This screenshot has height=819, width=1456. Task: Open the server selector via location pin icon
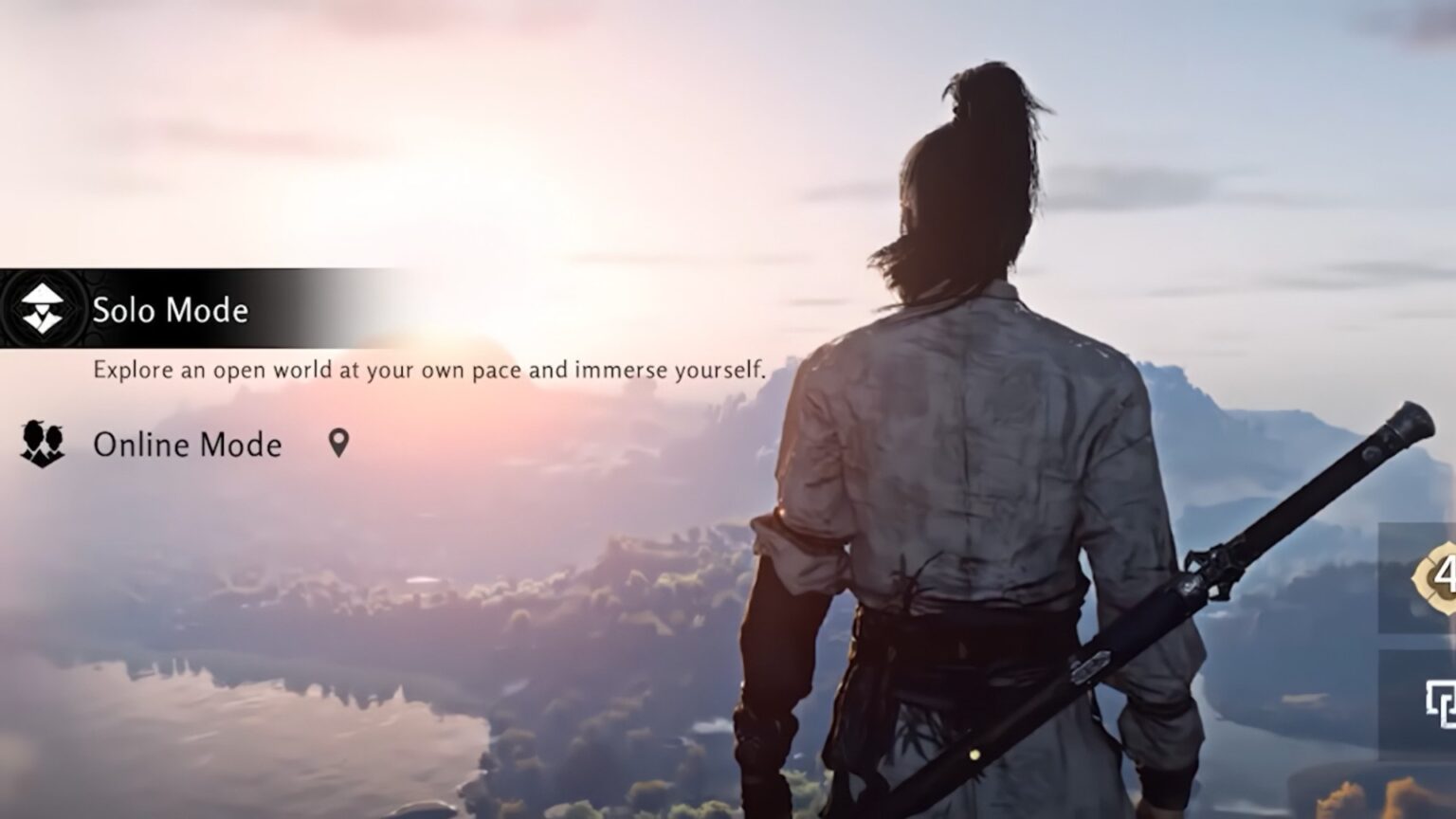pos(341,444)
